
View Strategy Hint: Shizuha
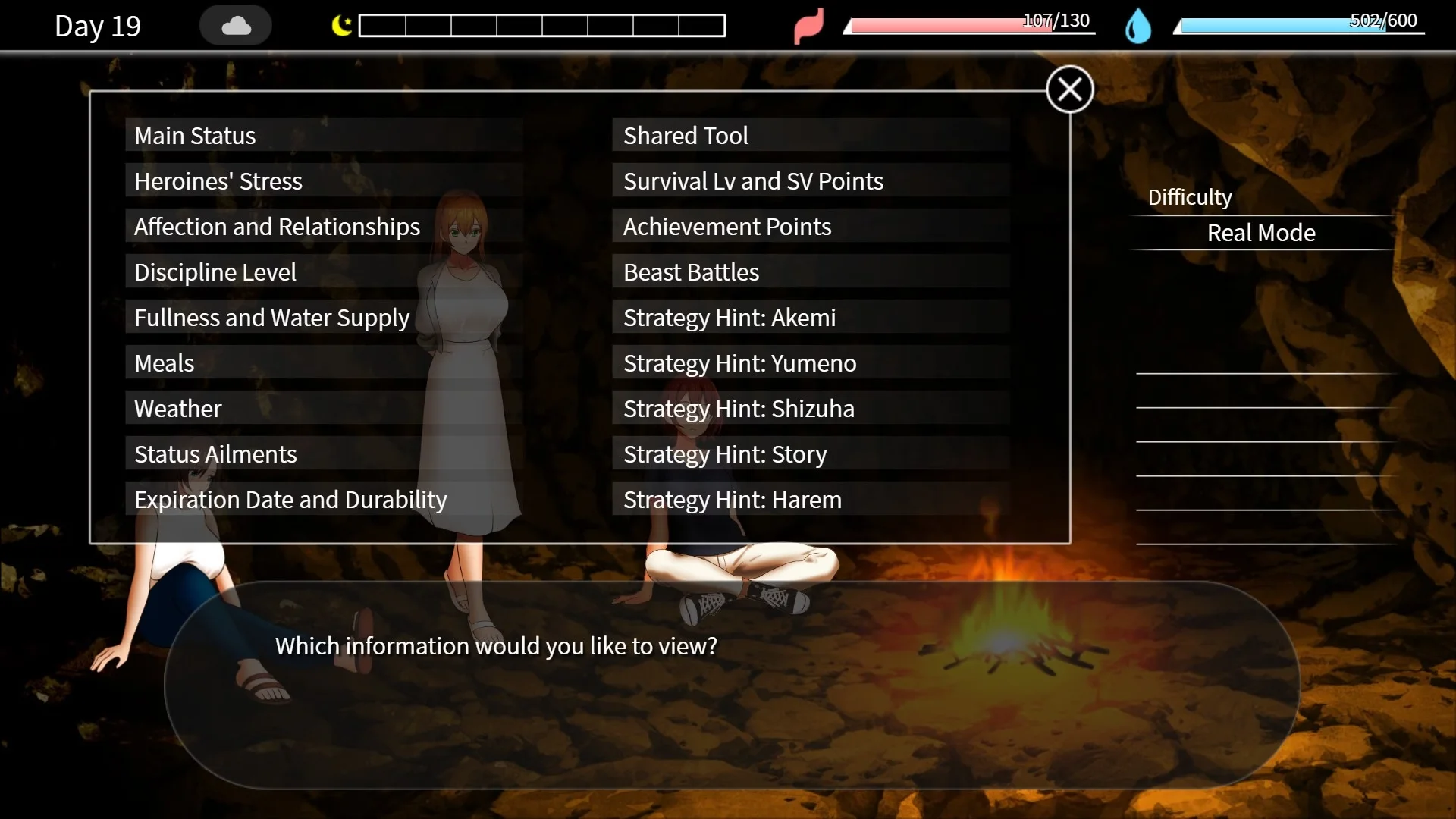click(810, 409)
